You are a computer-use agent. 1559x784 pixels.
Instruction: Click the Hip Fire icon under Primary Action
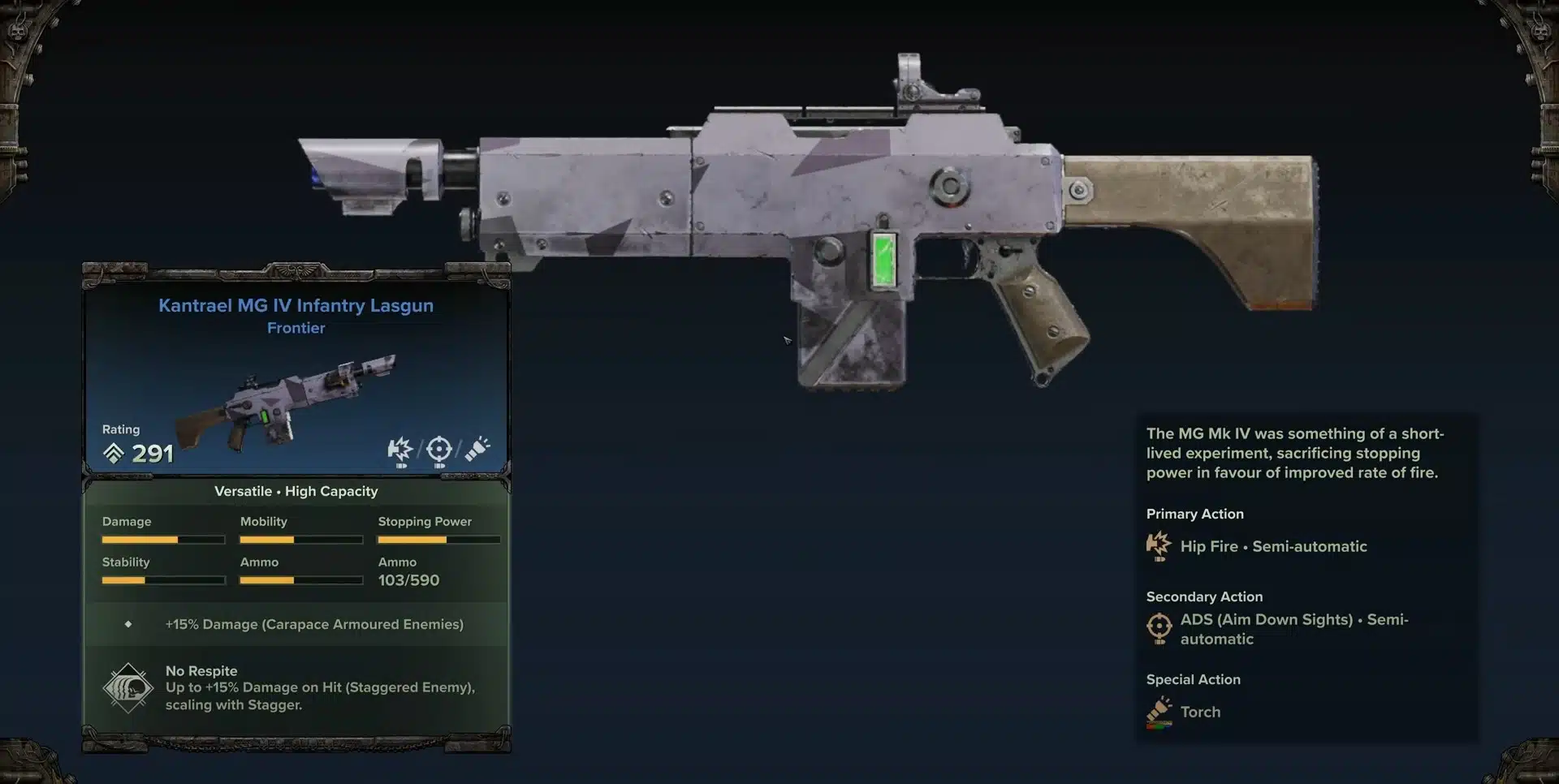pyautogui.click(x=1159, y=546)
